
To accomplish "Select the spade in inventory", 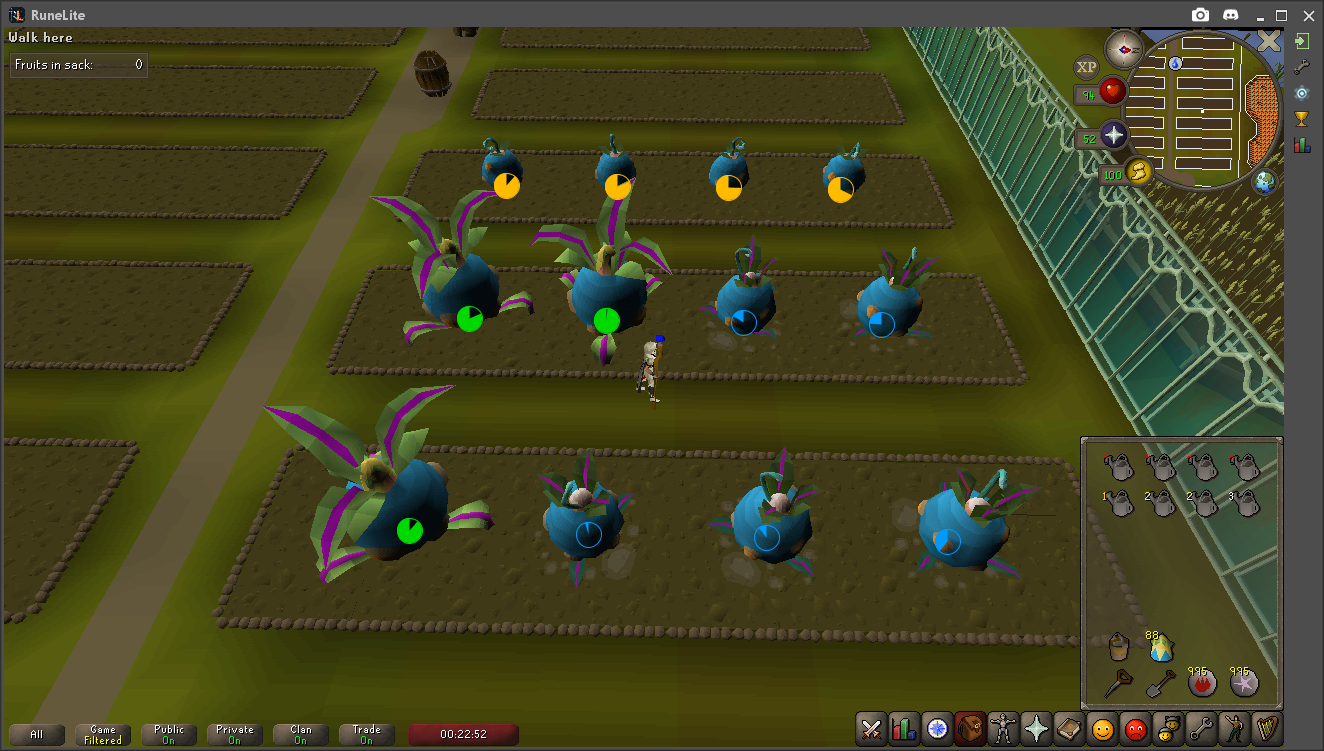I will (1161, 684).
